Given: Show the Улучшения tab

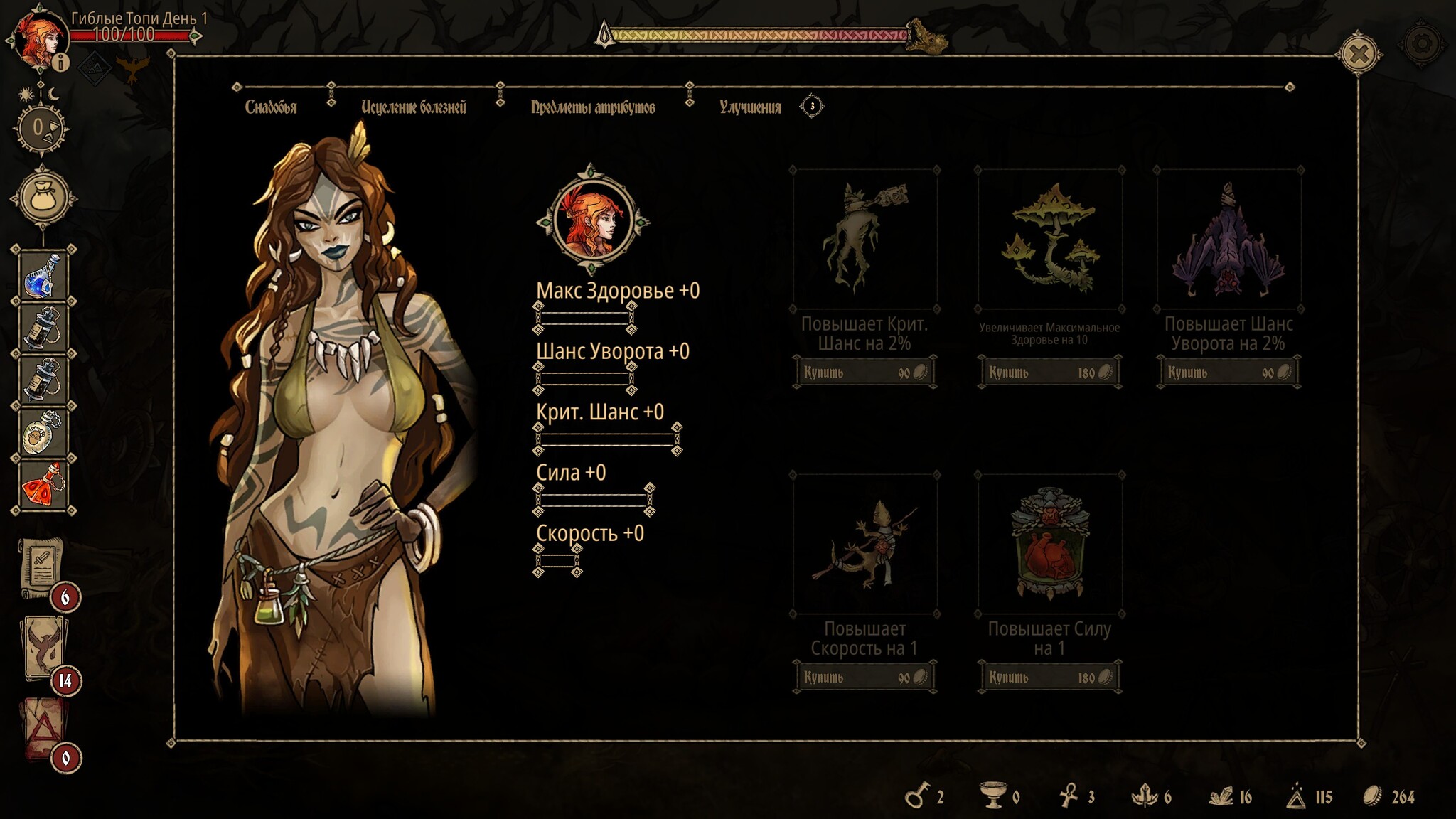Looking at the screenshot, I should 750,107.
